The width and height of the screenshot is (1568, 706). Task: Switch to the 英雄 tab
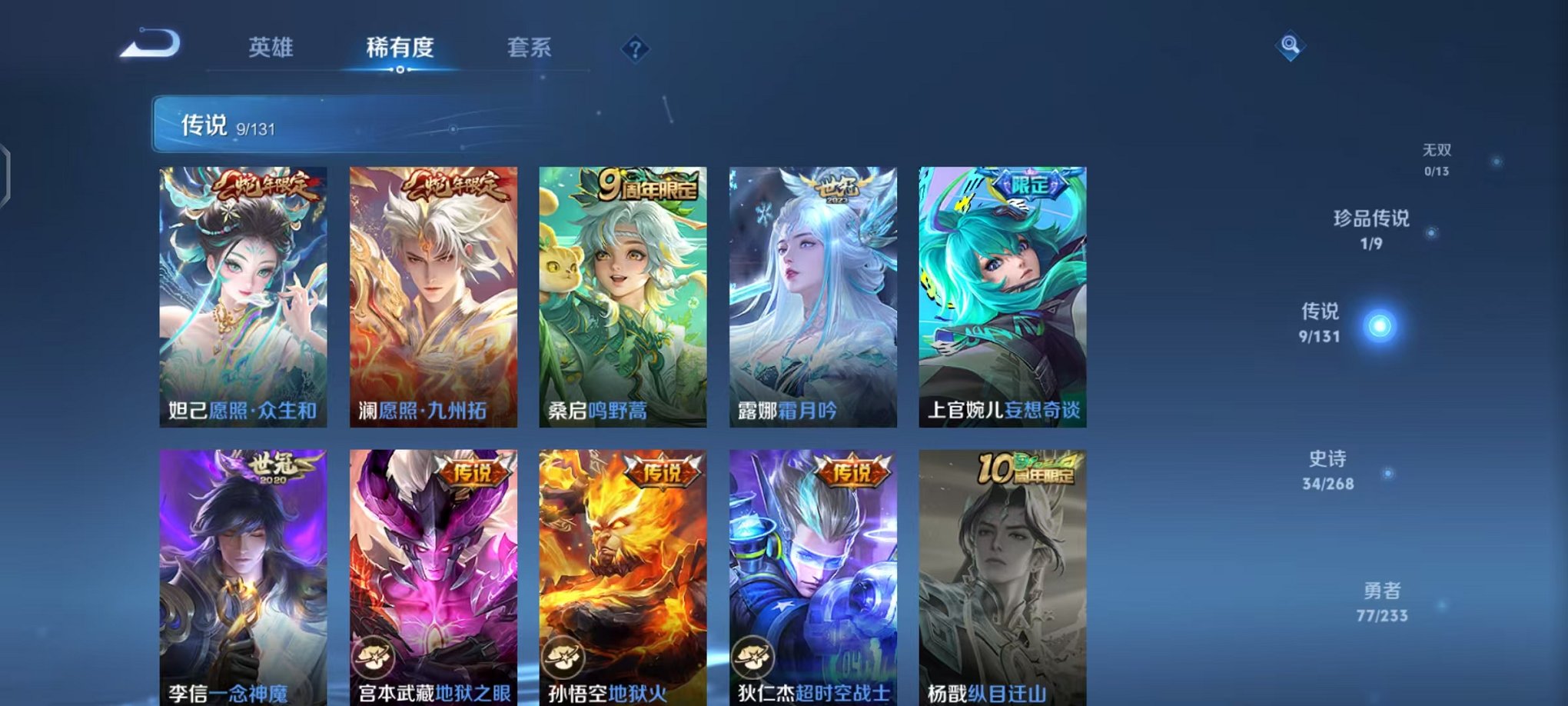(271, 48)
